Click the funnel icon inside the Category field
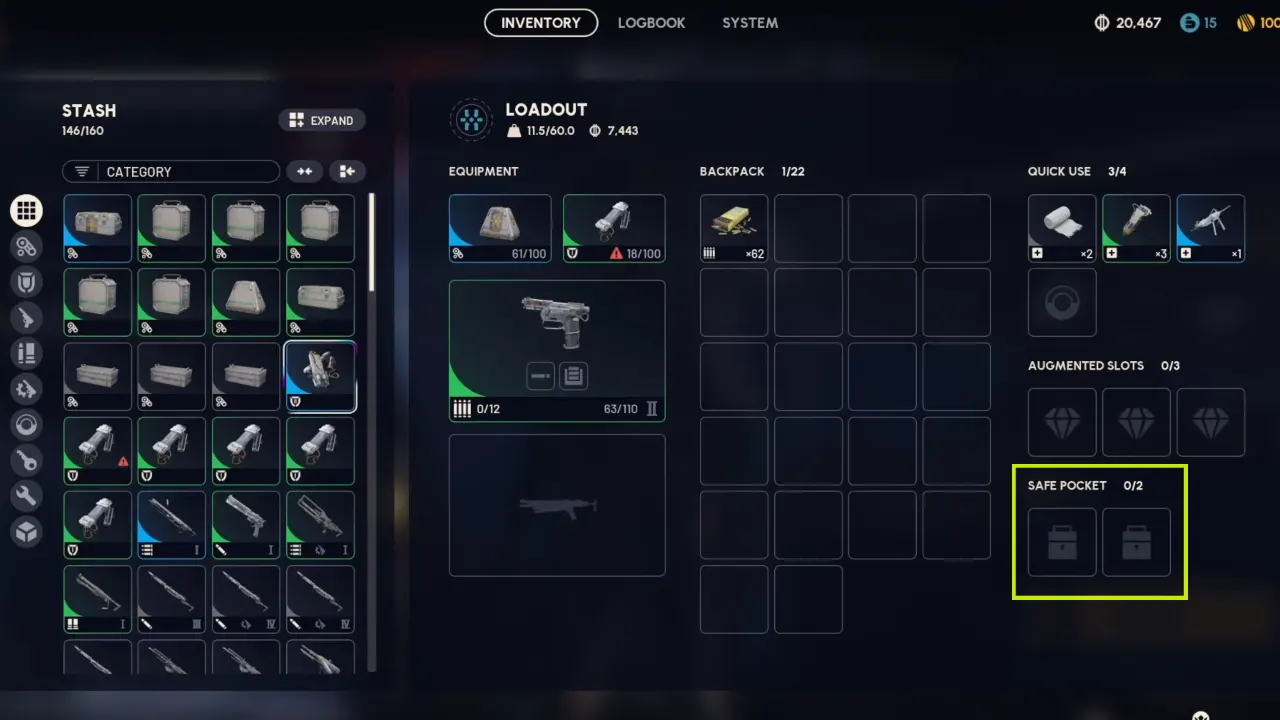1280x720 pixels. coord(81,171)
